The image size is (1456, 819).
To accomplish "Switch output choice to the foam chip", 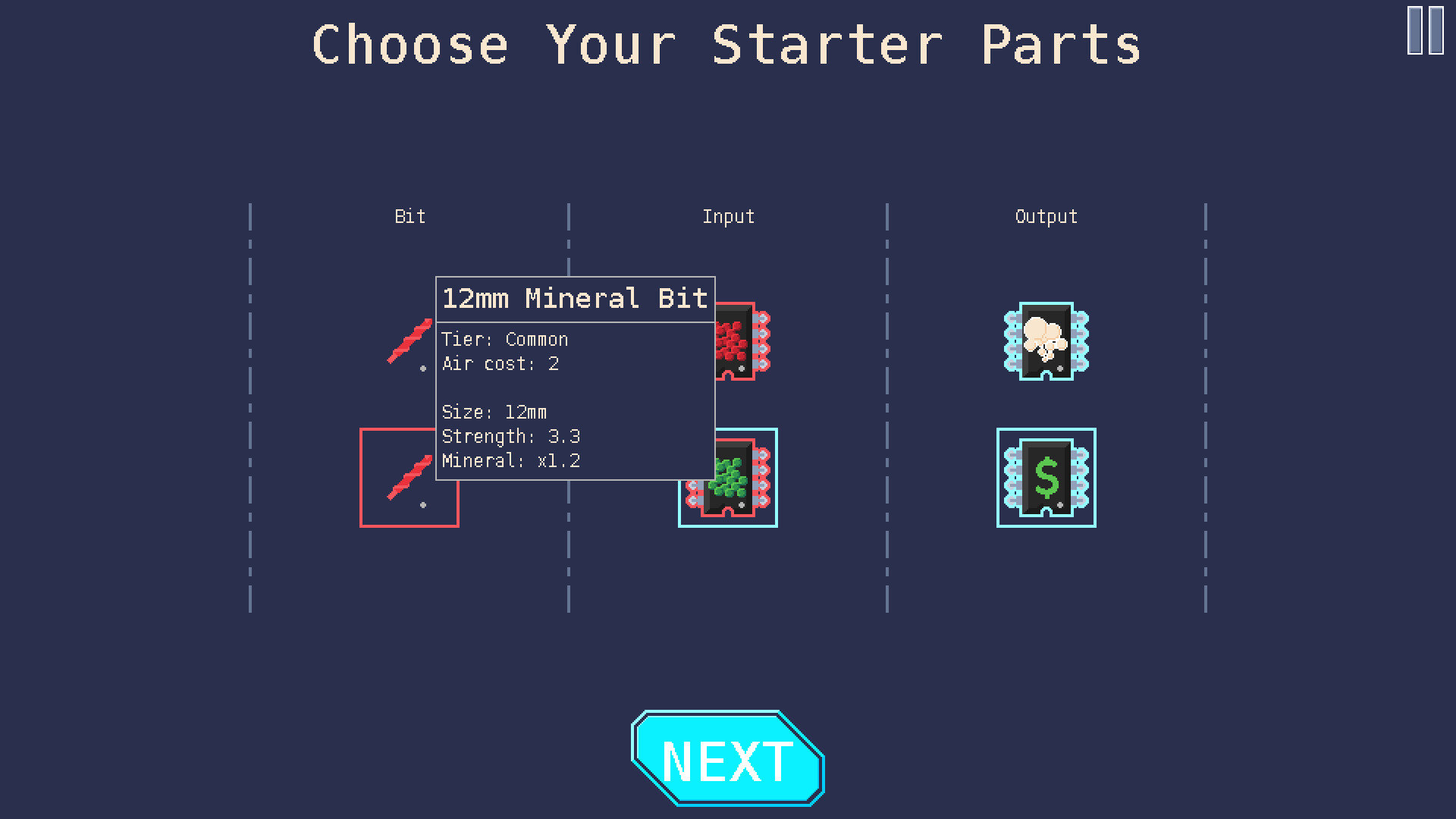I will (x=1045, y=341).
